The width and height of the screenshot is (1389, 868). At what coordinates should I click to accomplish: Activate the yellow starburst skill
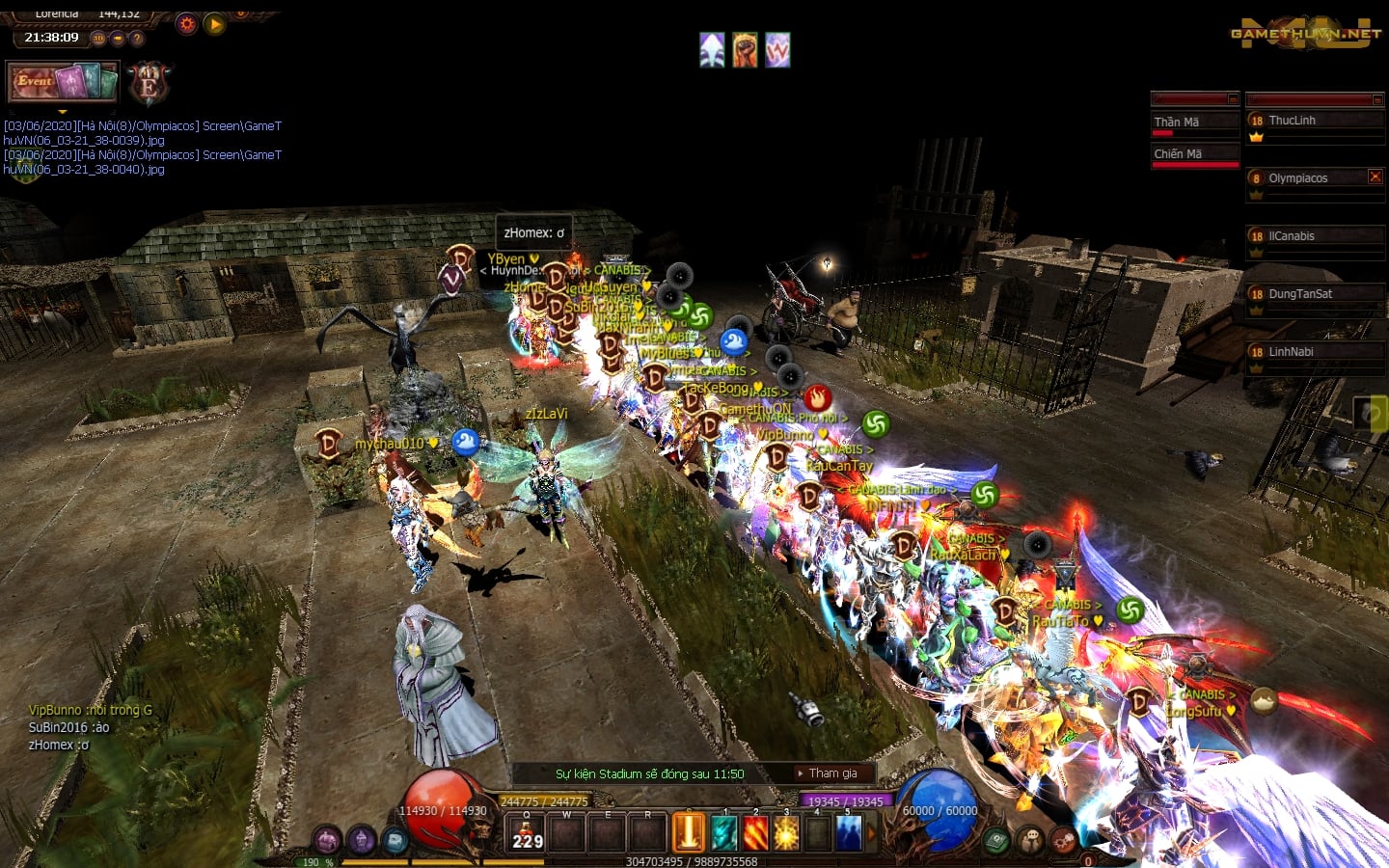(786, 833)
